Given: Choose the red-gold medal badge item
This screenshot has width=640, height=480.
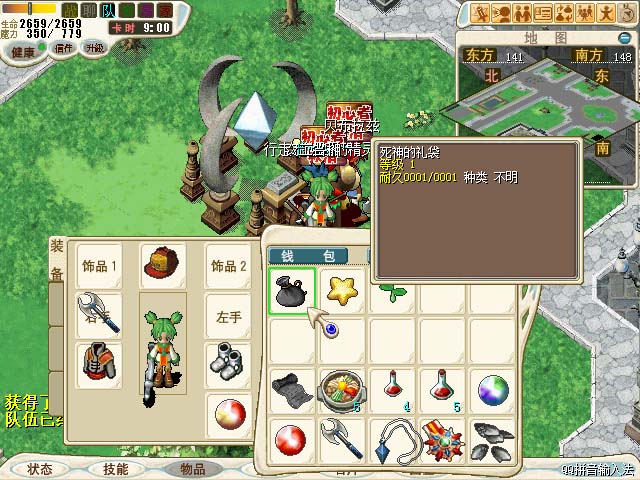Looking at the screenshot, I should [443, 438].
